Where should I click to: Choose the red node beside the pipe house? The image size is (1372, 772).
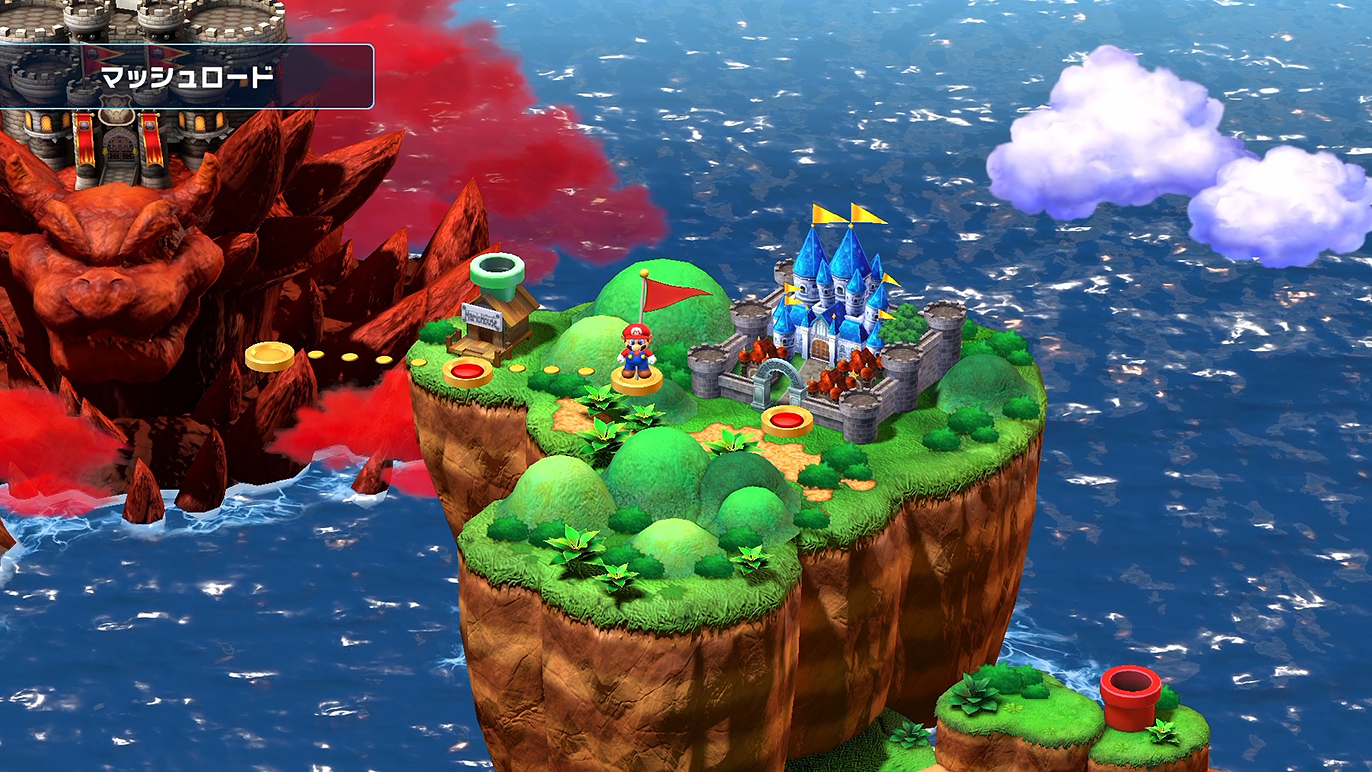pyautogui.click(x=467, y=372)
